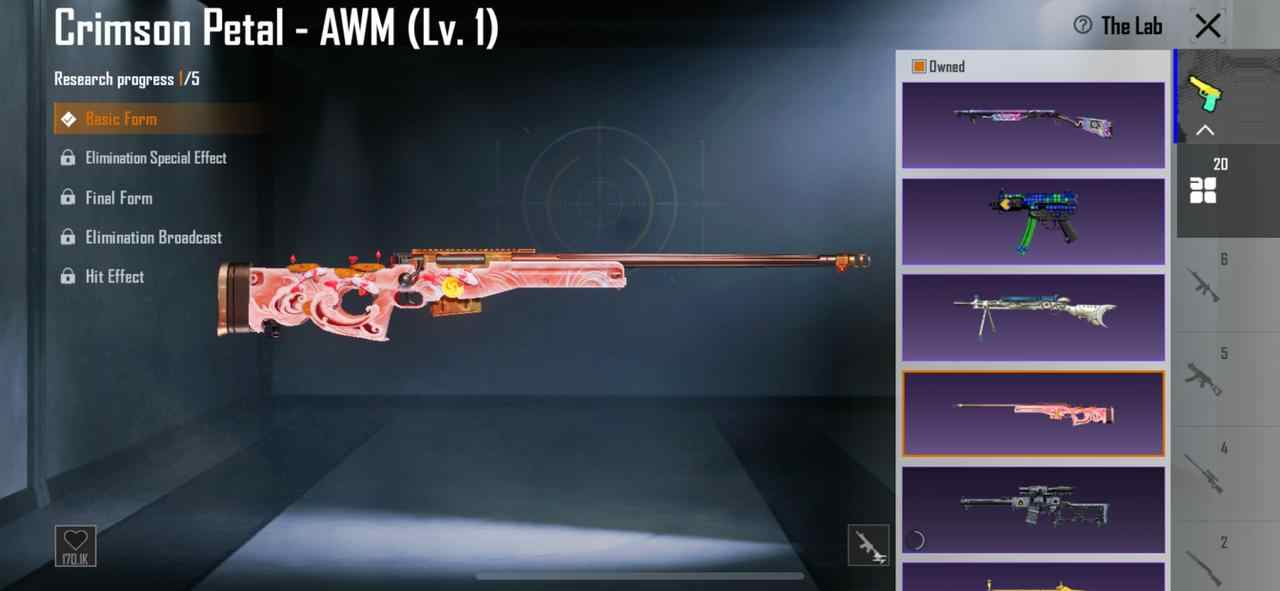Like the skin with the heart button
Screen dimensions: 1280x591
(x=76, y=545)
